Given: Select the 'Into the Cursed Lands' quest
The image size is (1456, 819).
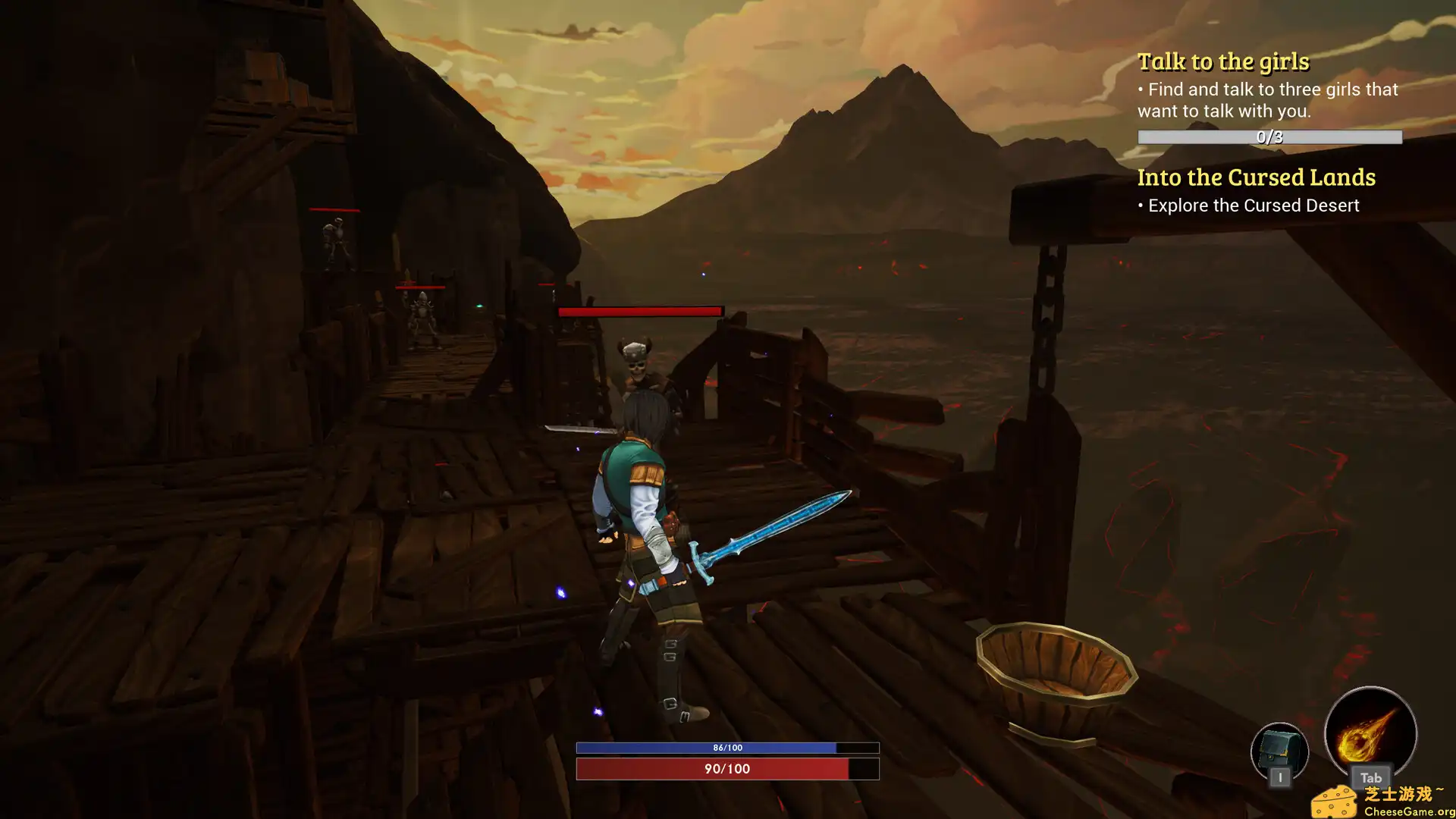Looking at the screenshot, I should click(x=1256, y=177).
